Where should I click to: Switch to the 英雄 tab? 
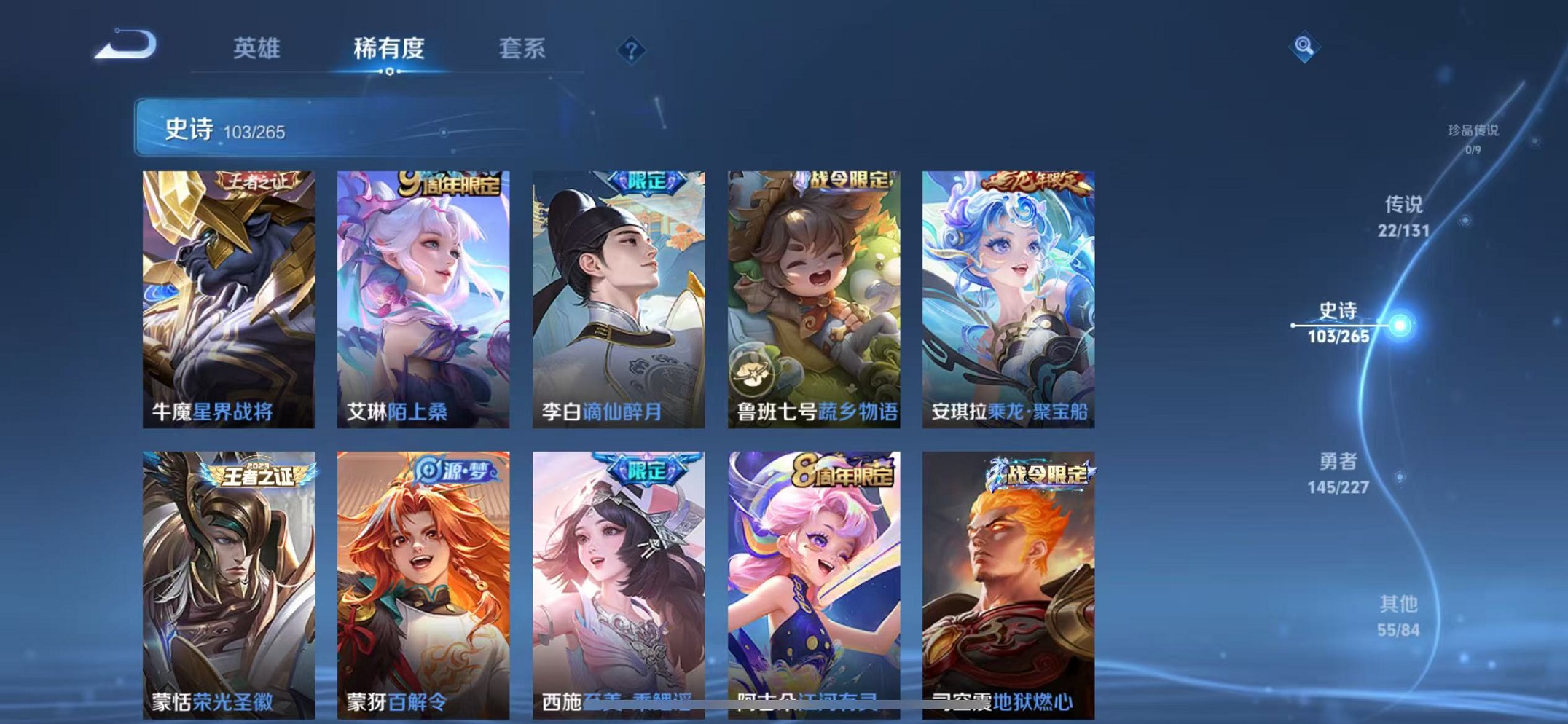255,49
